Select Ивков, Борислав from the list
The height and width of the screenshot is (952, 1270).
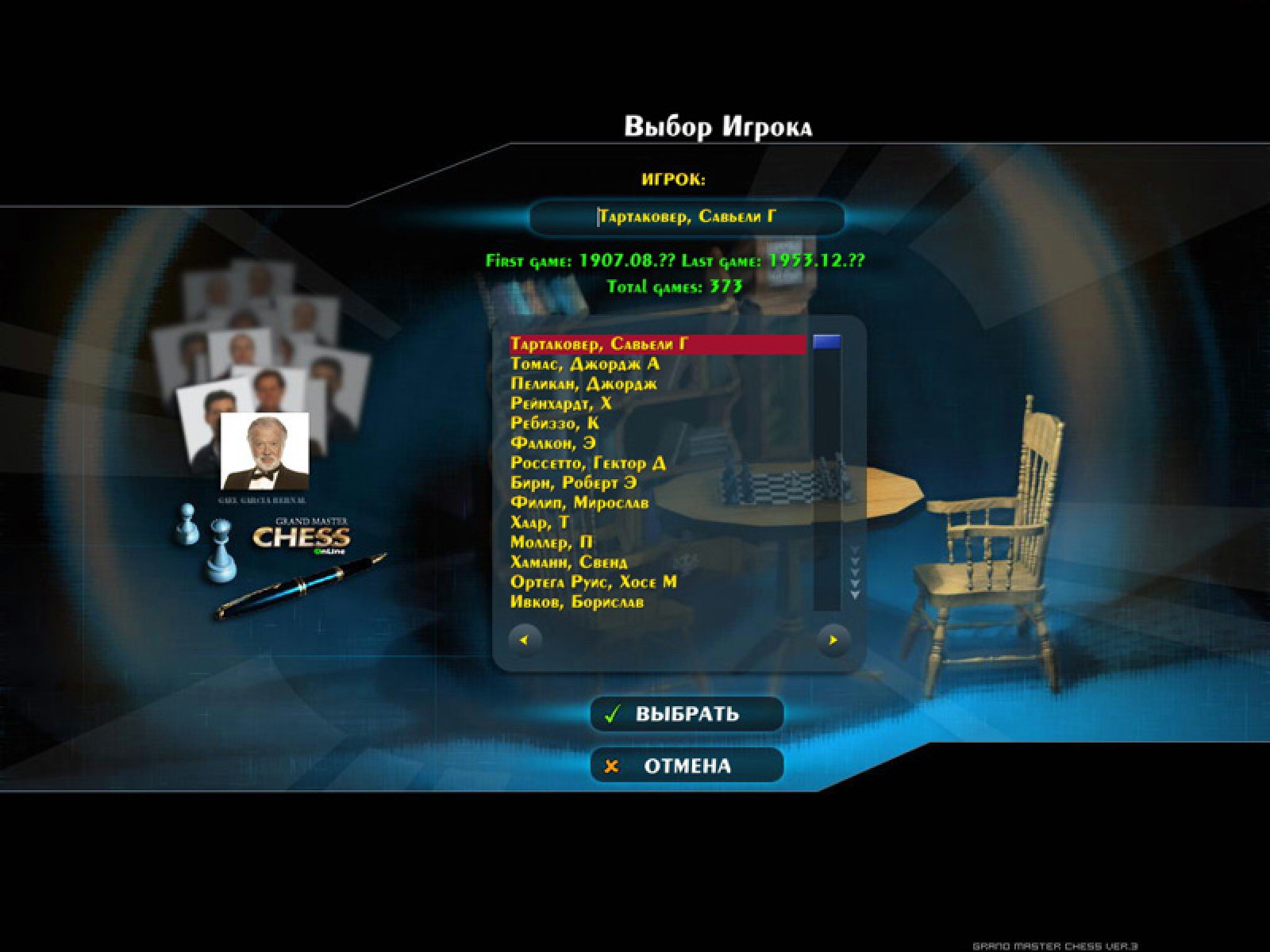577,602
